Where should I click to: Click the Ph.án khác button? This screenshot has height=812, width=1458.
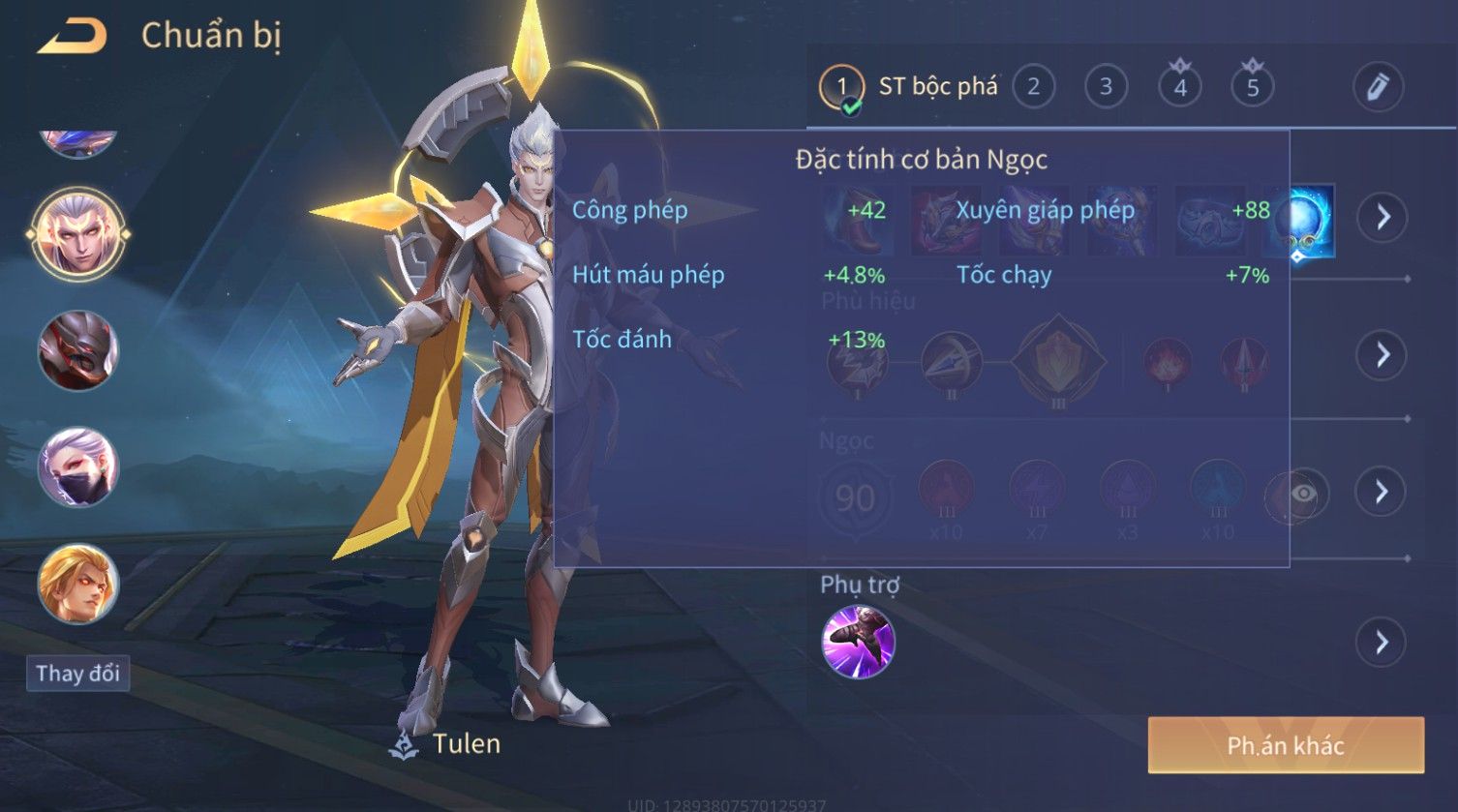1285,745
